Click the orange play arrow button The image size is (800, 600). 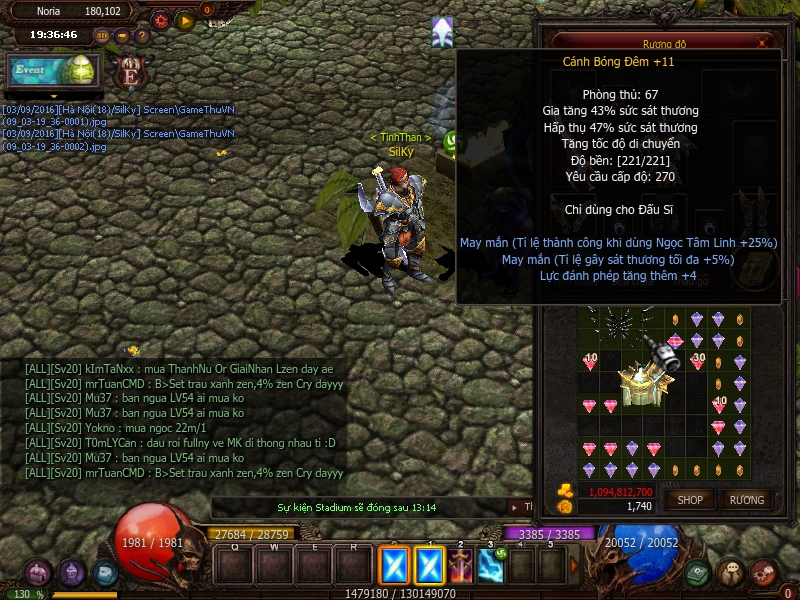point(185,20)
